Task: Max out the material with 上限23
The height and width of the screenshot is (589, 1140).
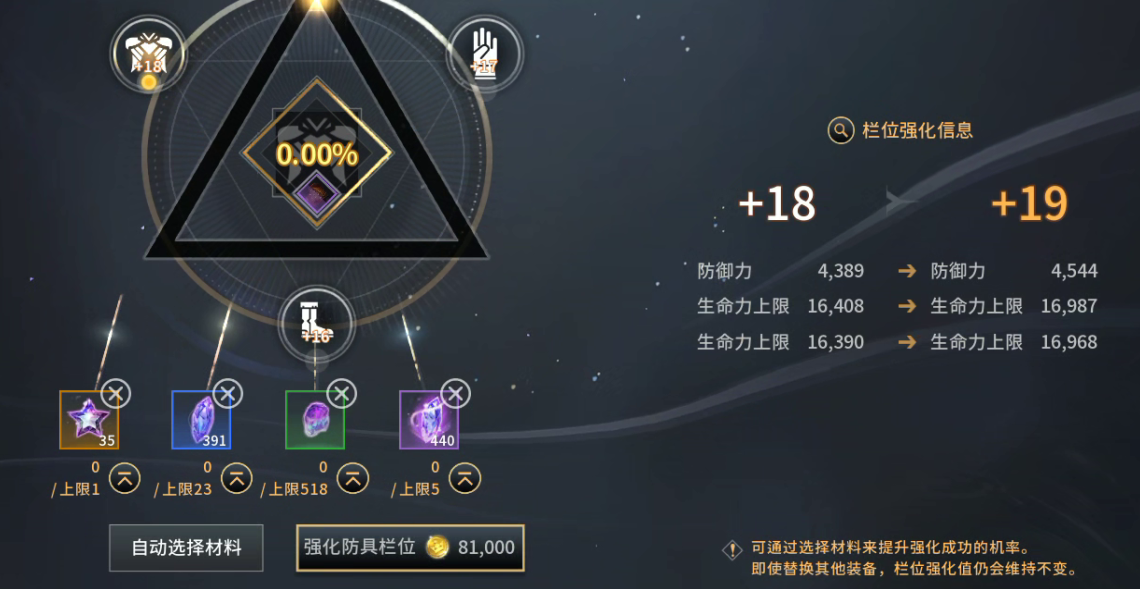Action: point(237,479)
